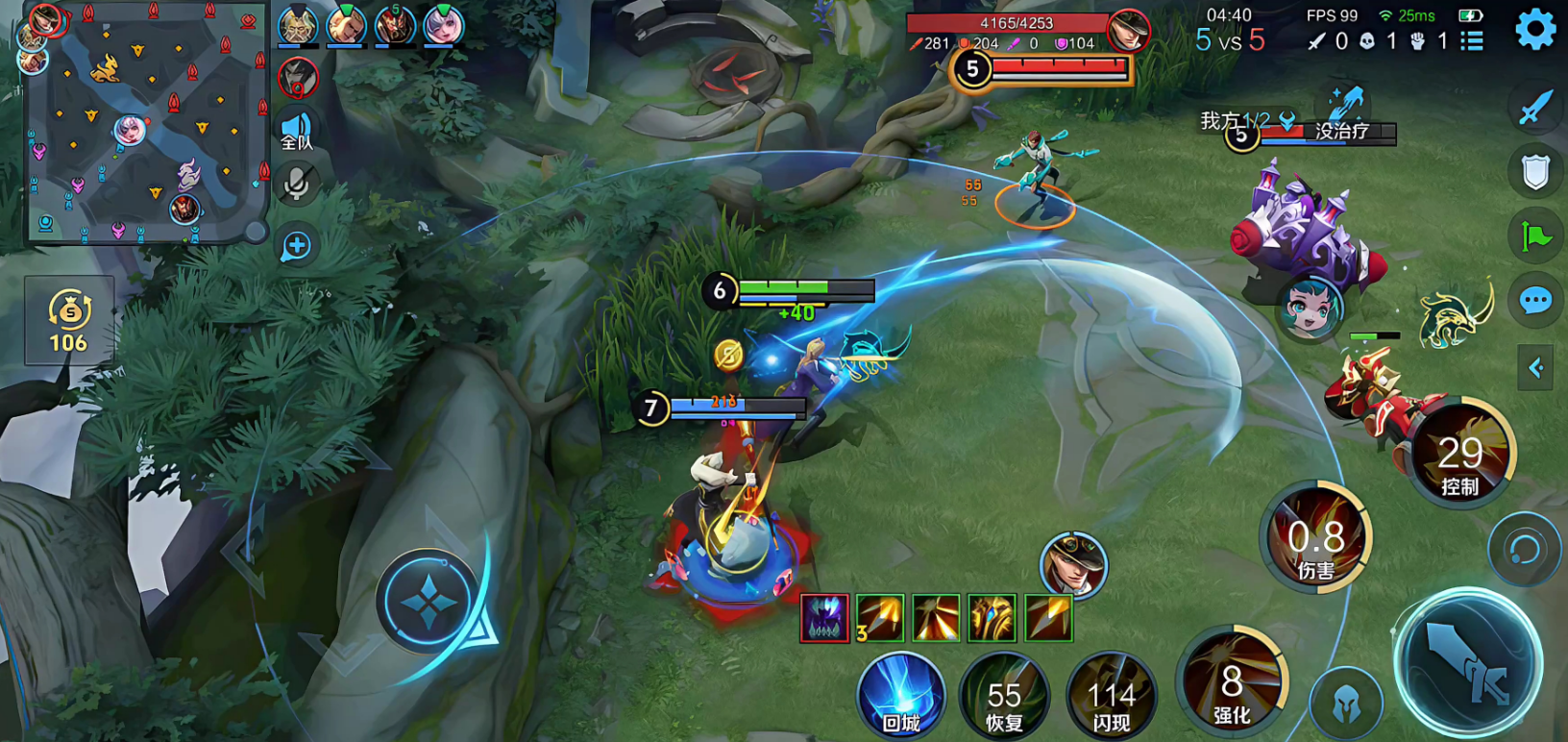
Task: Tap the basic attack sword button
Action: coord(1469,663)
